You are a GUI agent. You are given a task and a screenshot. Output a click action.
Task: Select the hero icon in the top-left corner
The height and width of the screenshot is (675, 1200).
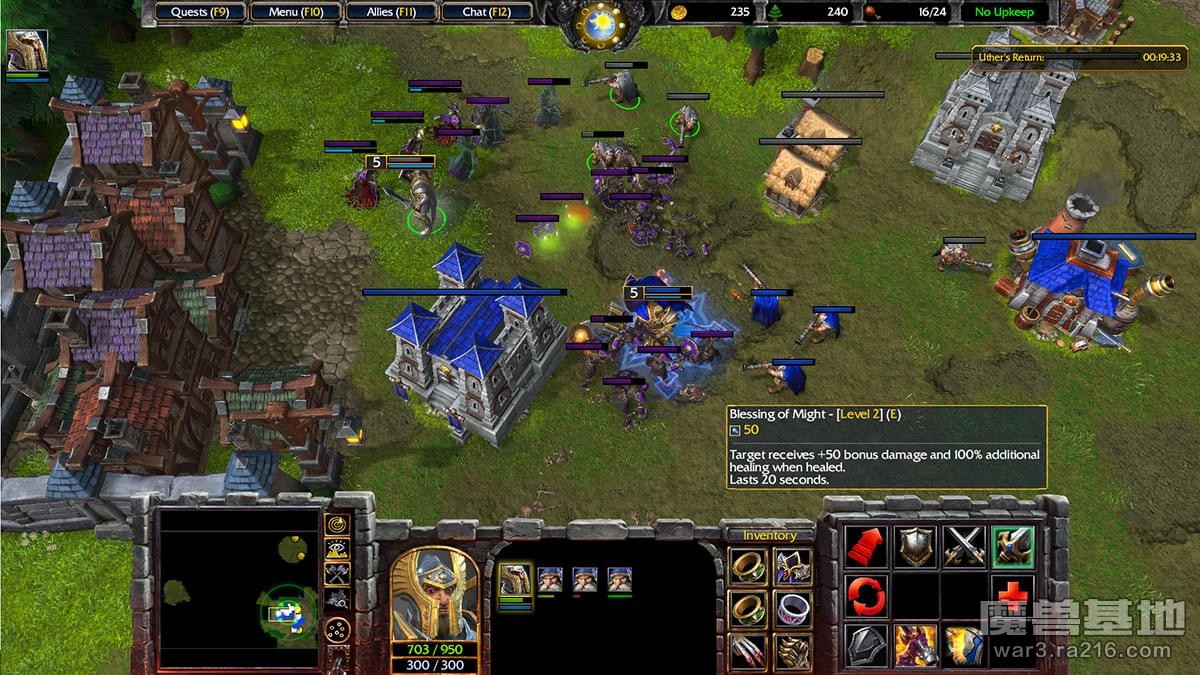(27, 50)
